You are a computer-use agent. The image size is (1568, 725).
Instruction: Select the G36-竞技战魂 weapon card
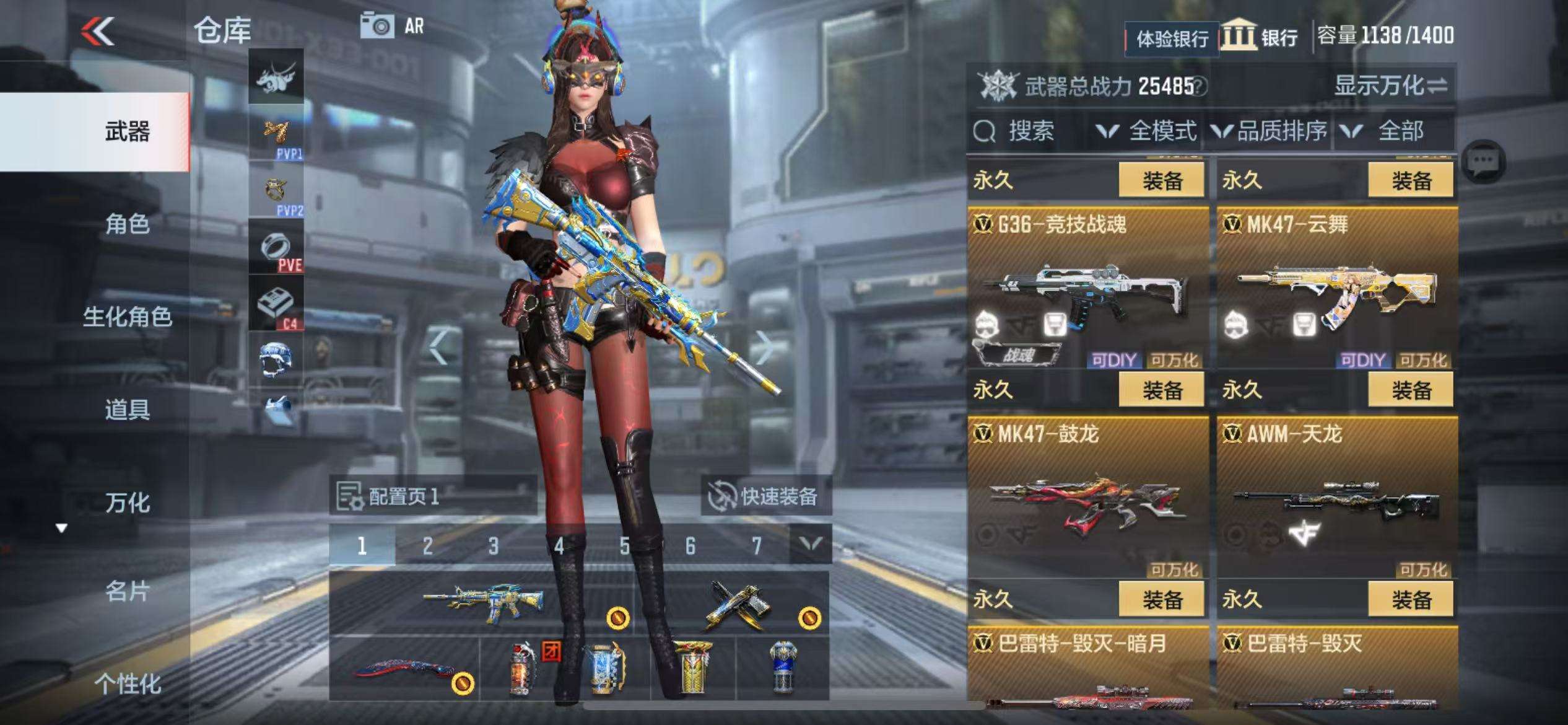[x=1087, y=288]
